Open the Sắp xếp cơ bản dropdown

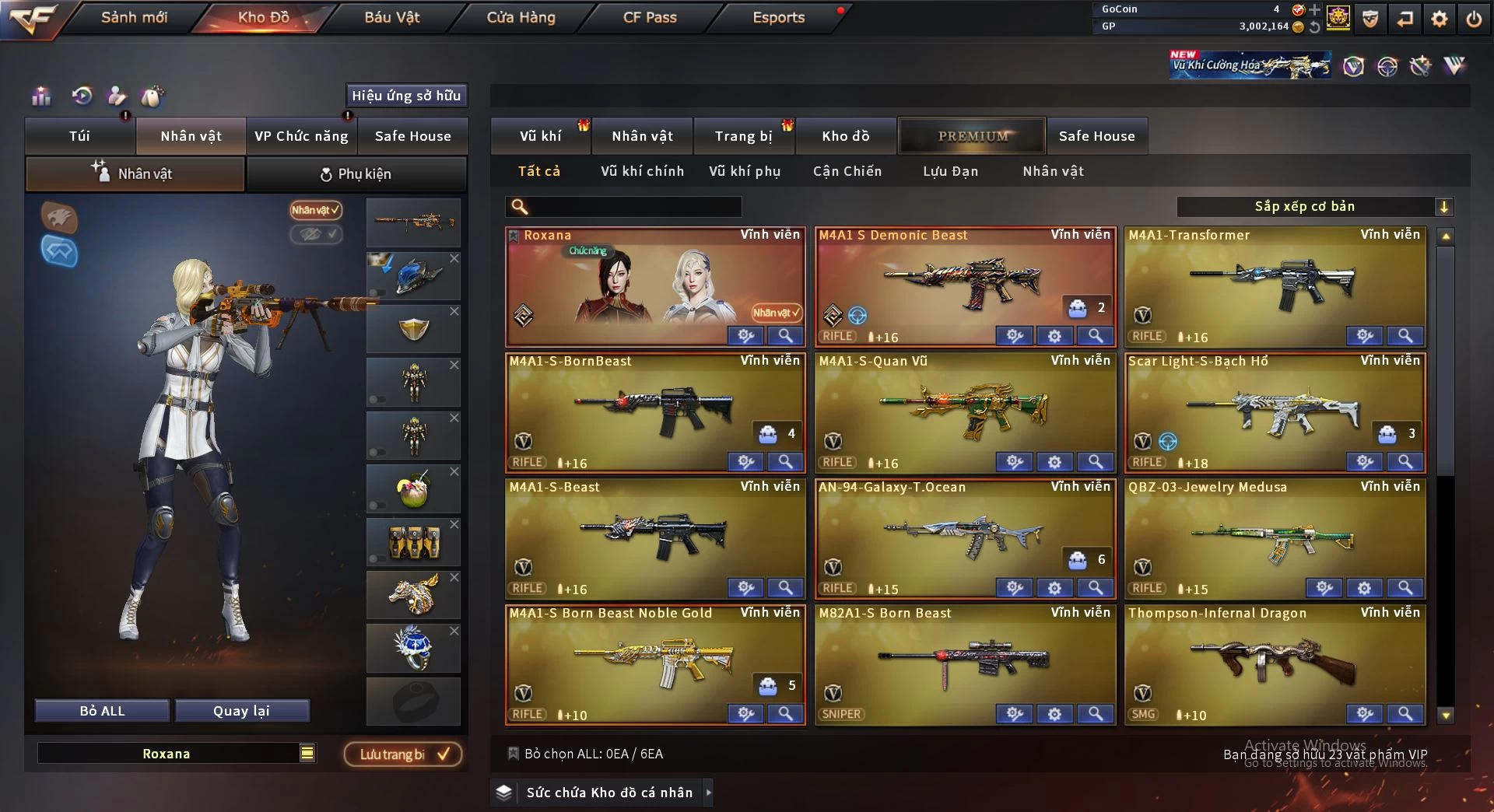pos(1314,206)
